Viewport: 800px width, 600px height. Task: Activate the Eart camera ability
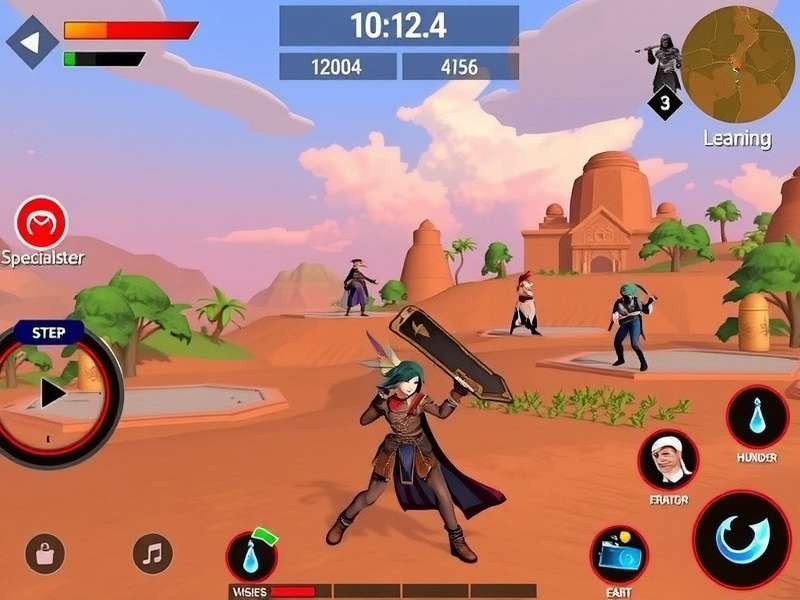pyautogui.click(x=618, y=555)
